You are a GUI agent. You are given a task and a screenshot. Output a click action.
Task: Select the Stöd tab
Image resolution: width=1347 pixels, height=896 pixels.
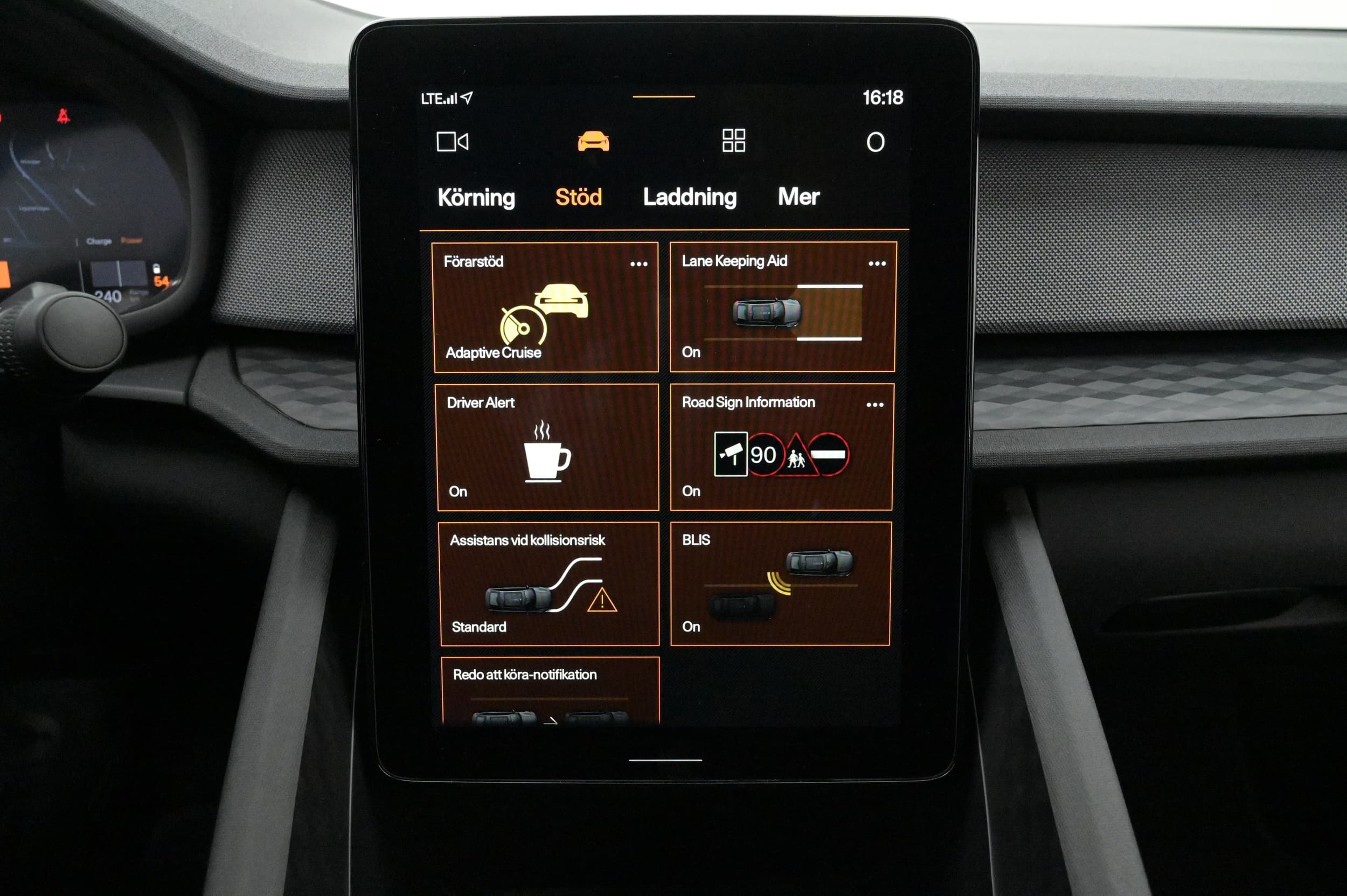coord(578,197)
